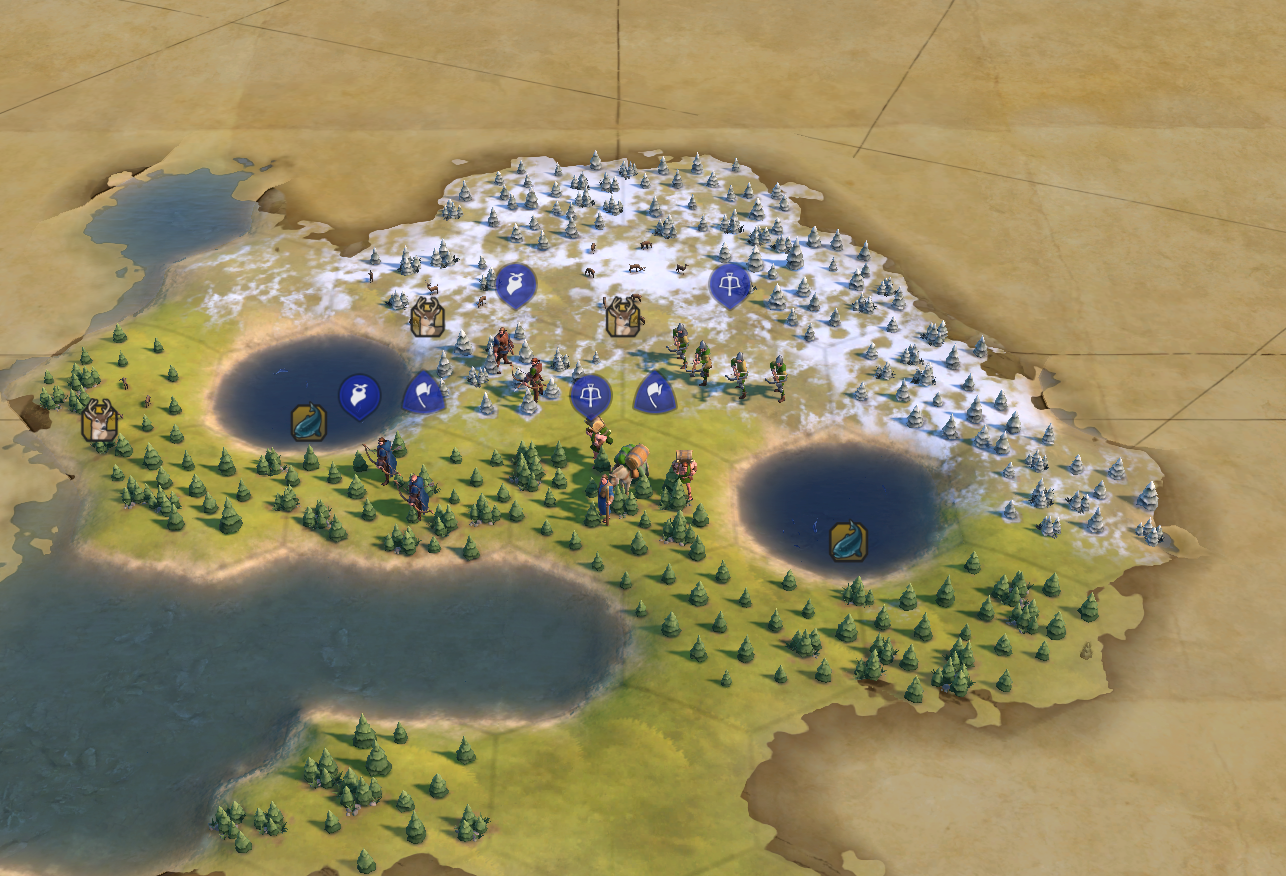Select the crossbow unit flag above the pack animals

point(591,396)
